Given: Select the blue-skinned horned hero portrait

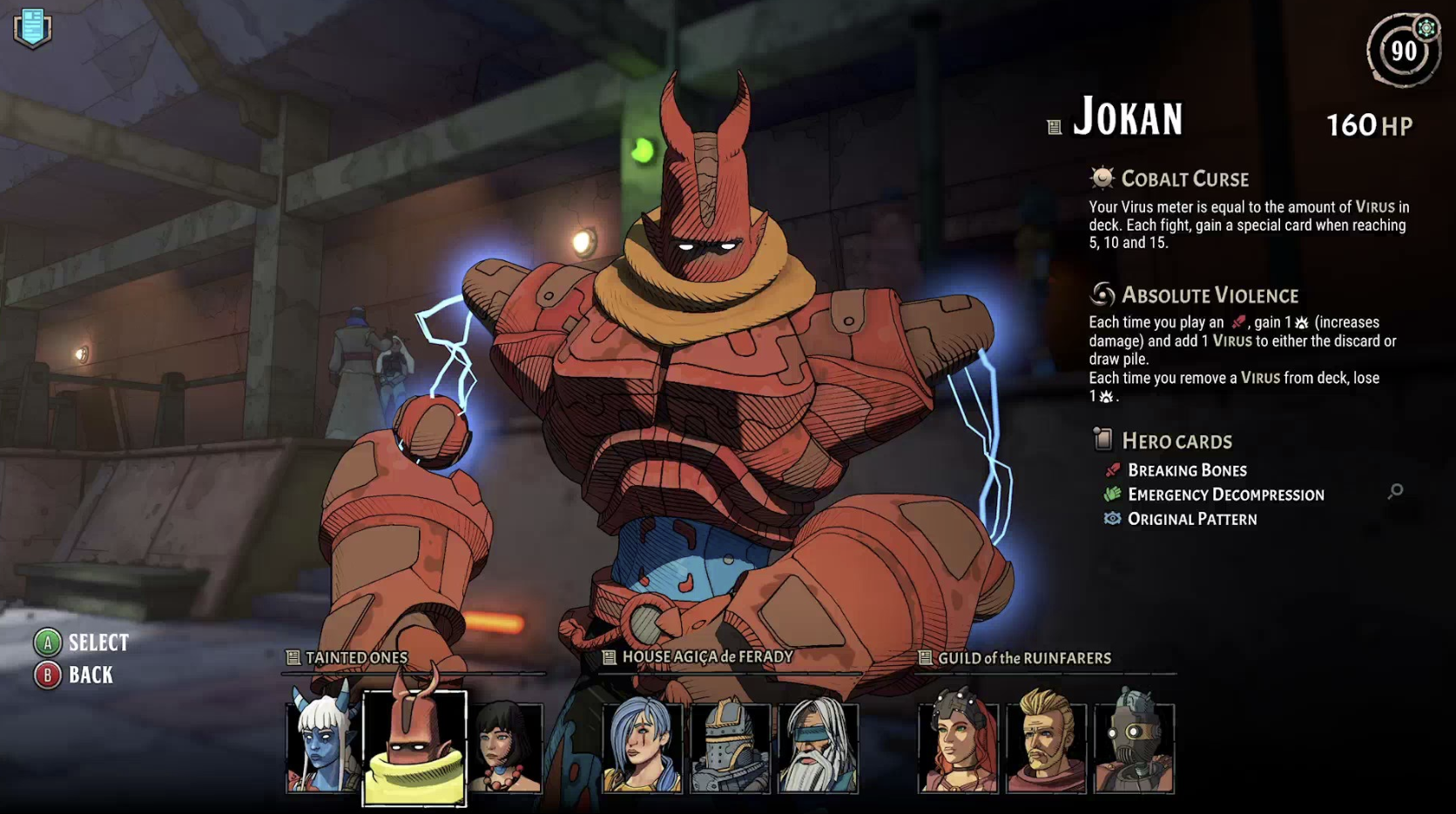Looking at the screenshot, I should pyautogui.click(x=321, y=747).
